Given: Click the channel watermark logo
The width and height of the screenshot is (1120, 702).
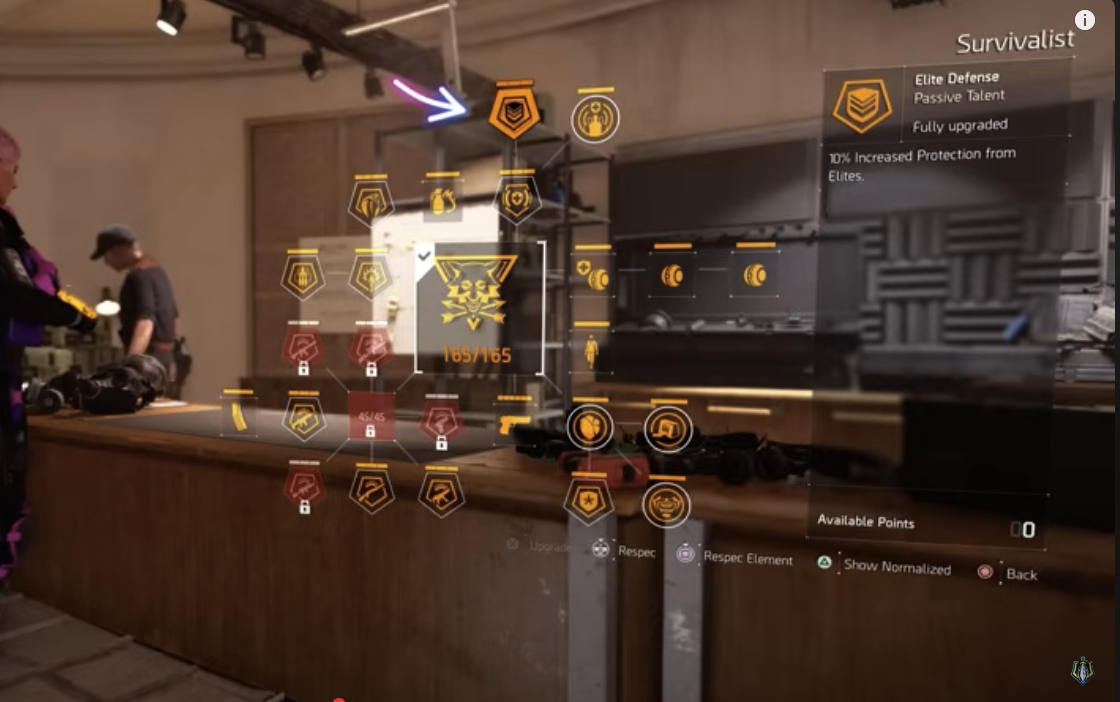Looking at the screenshot, I should coord(1081,671).
